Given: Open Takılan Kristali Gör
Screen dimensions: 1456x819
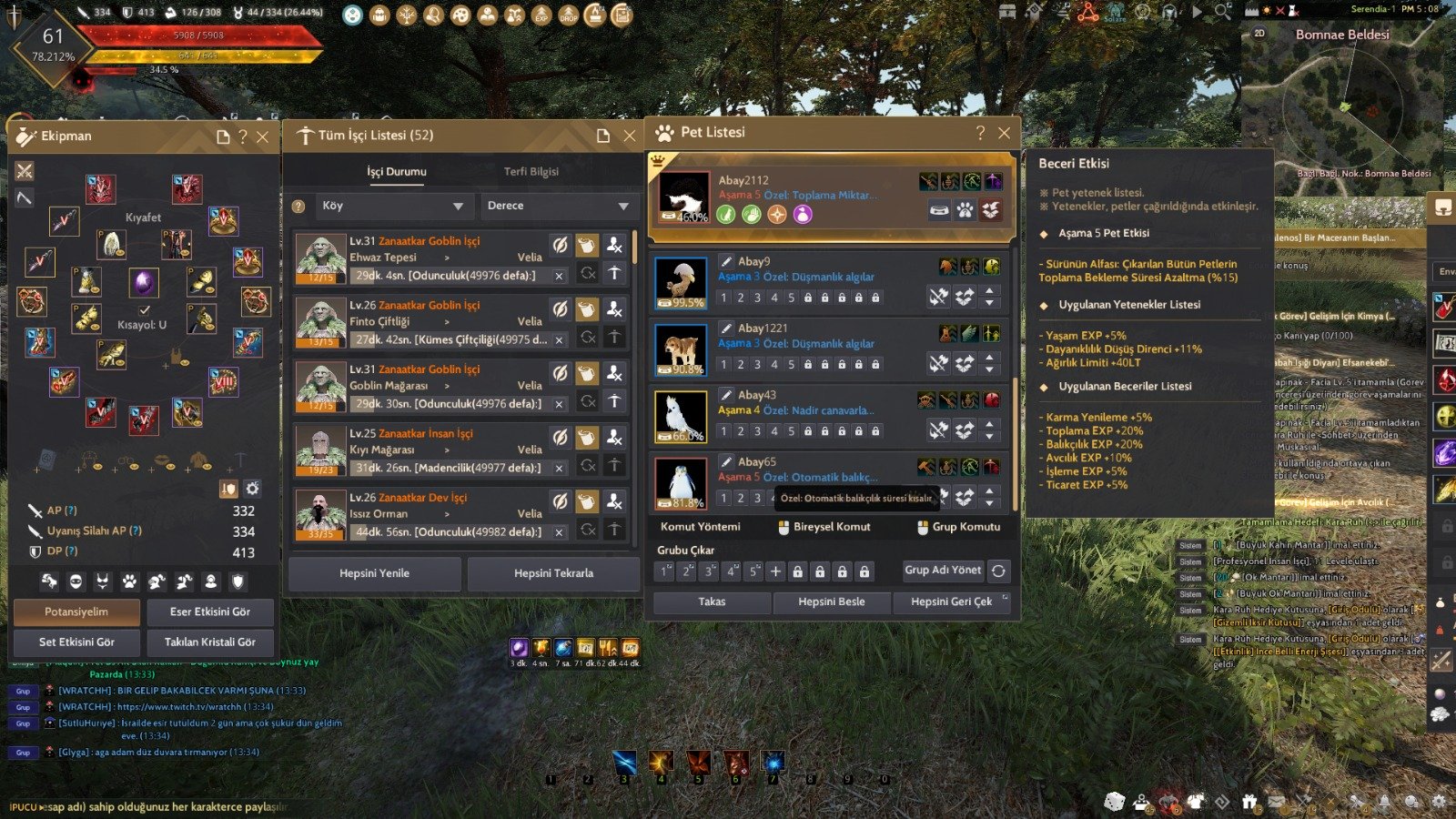Looking at the screenshot, I should click(x=209, y=642).
